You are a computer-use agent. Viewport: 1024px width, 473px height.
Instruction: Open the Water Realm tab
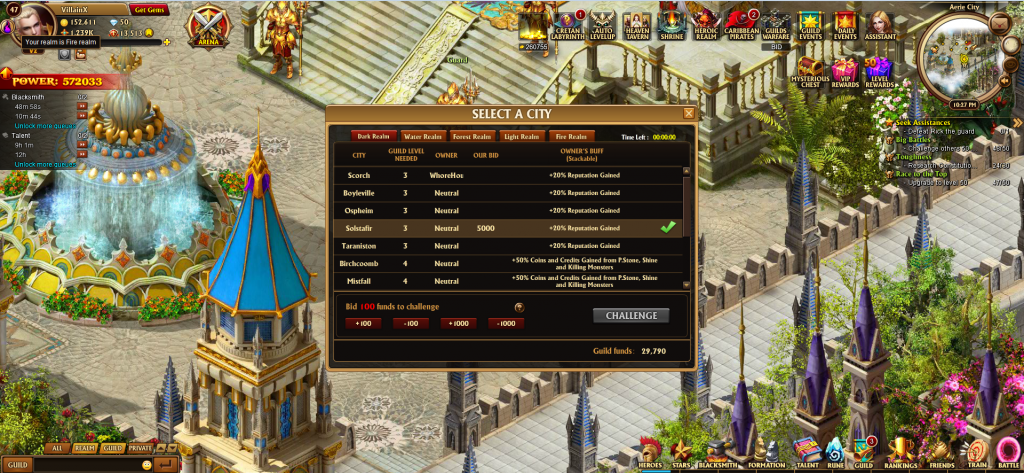[x=422, y=137]
